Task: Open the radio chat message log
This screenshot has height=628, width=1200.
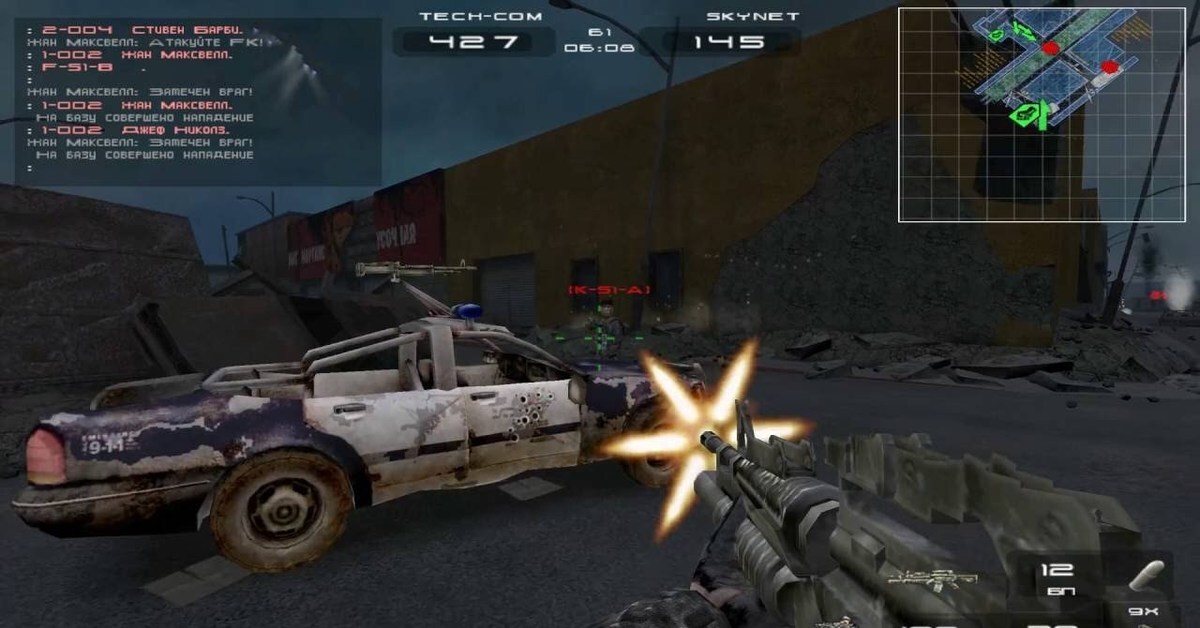Action: click(197, 100)
